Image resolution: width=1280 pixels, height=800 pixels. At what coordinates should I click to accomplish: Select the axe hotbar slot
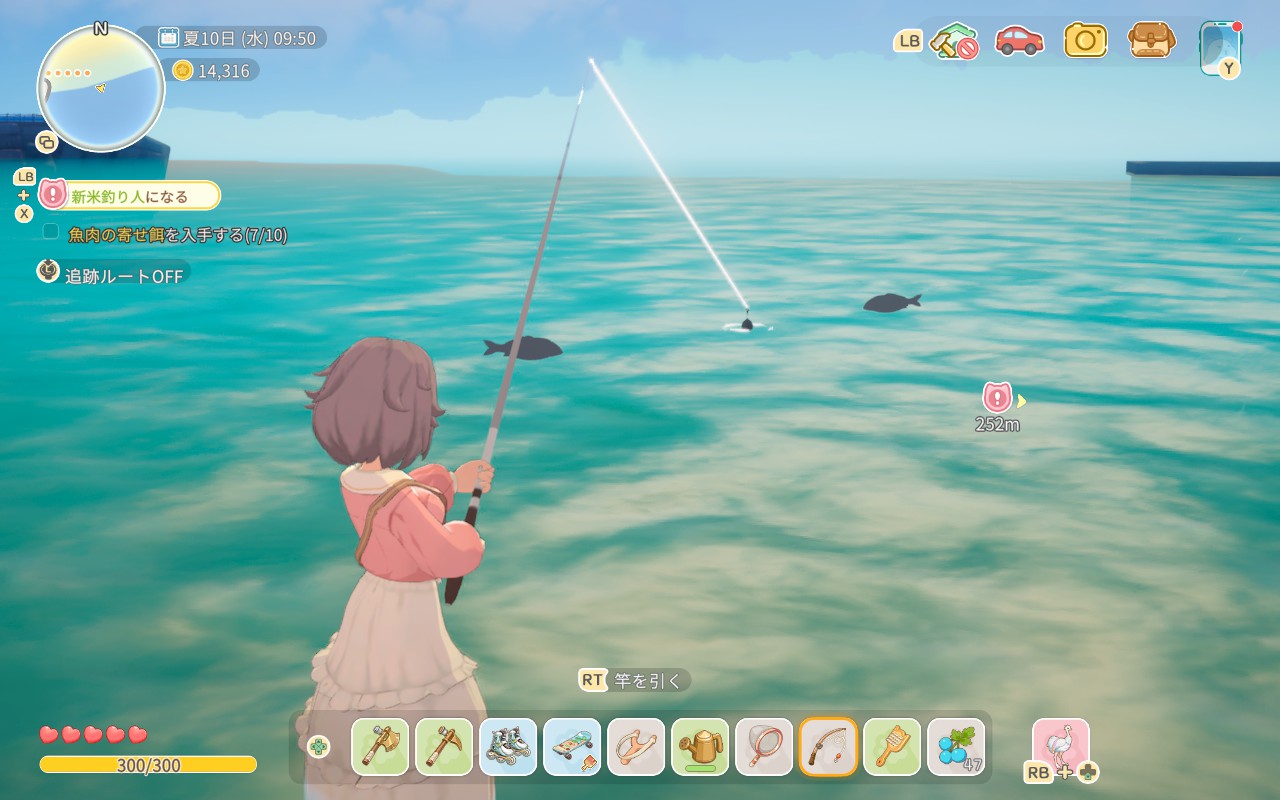coord(380,747)
